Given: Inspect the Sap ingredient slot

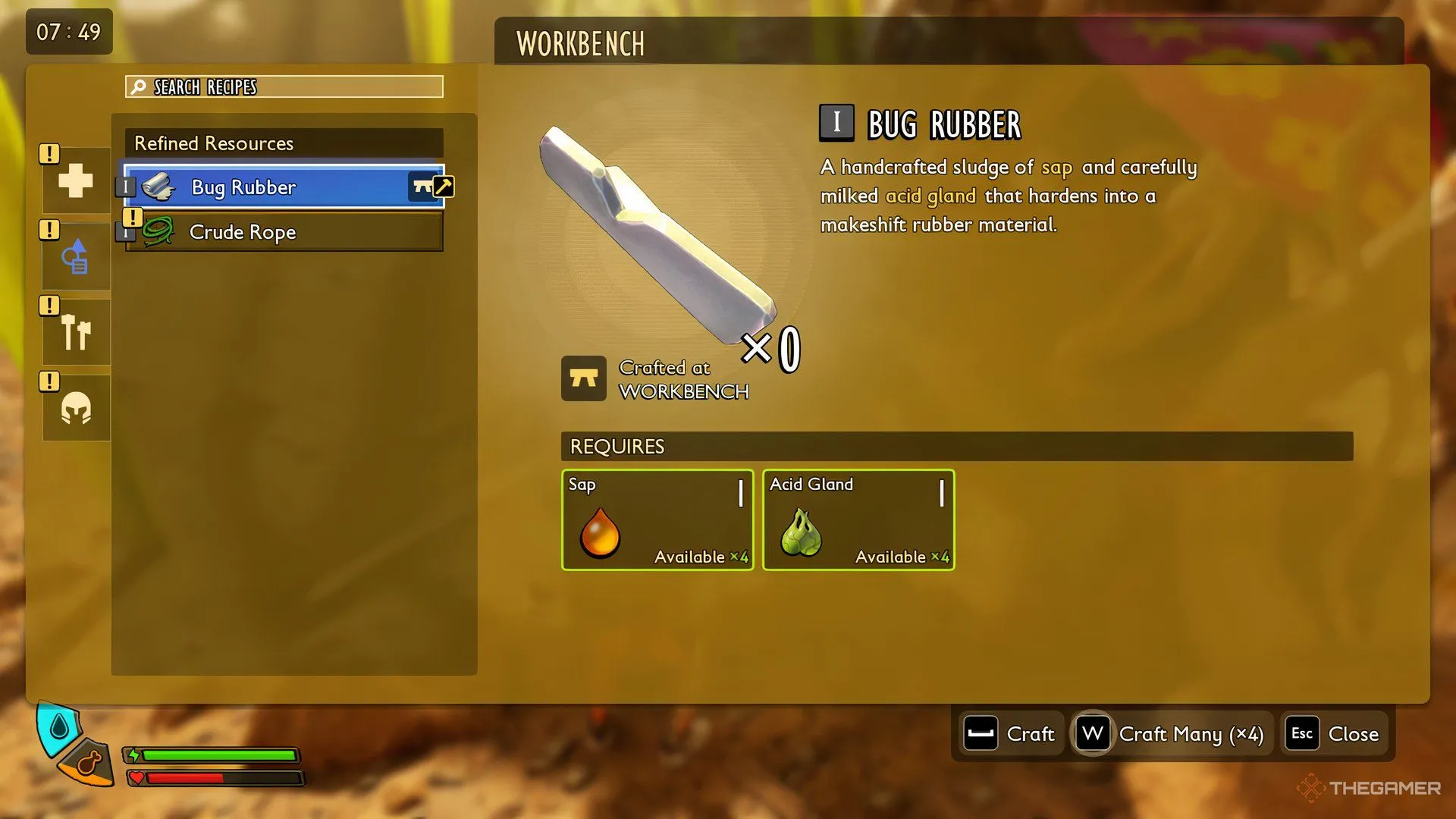Looking at the screenshot, I should coord(657,520).
